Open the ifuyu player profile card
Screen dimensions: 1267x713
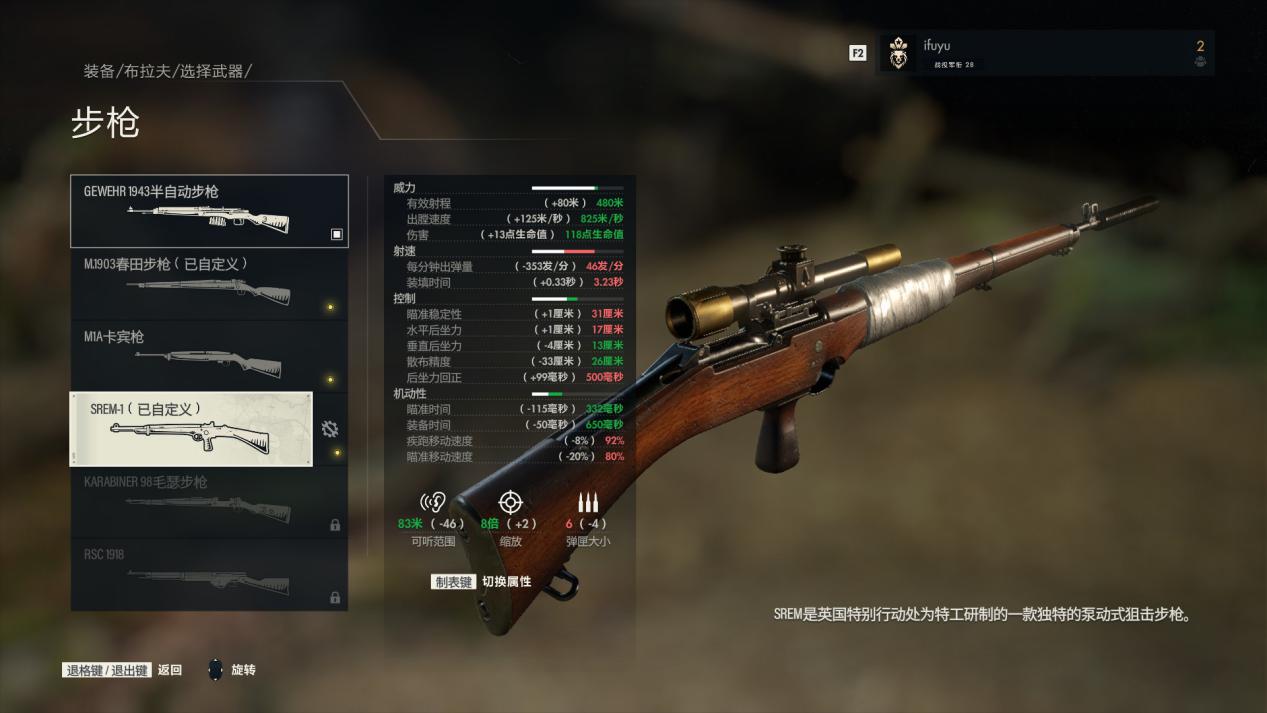[x=1045, y=53]
